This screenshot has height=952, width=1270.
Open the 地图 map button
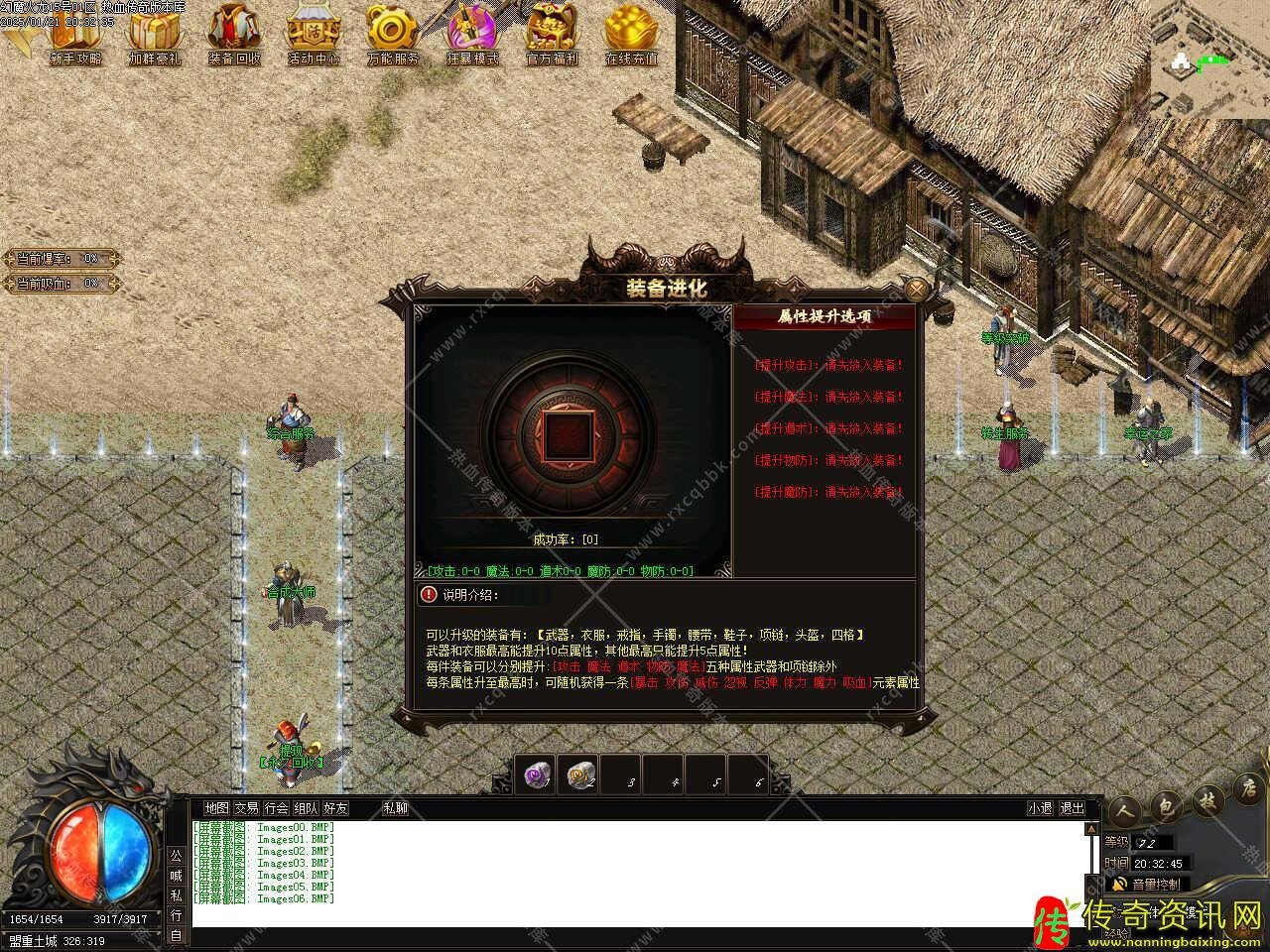[216, 808]
